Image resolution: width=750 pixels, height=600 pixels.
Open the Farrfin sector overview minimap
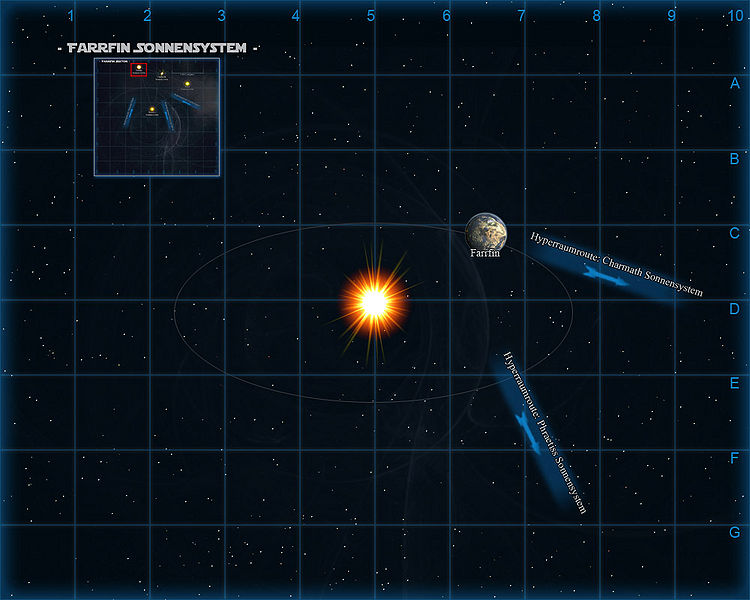pos(156,117)
